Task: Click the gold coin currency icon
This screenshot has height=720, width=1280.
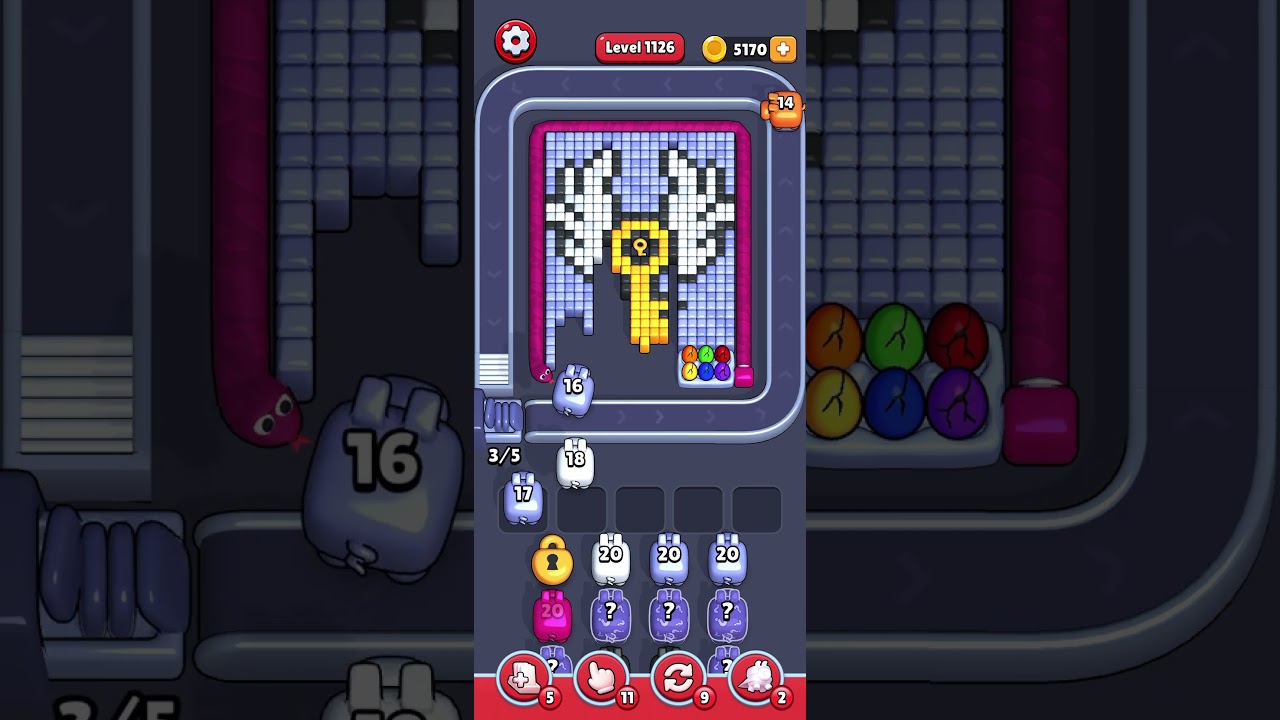Action: [x=715, y=48]
